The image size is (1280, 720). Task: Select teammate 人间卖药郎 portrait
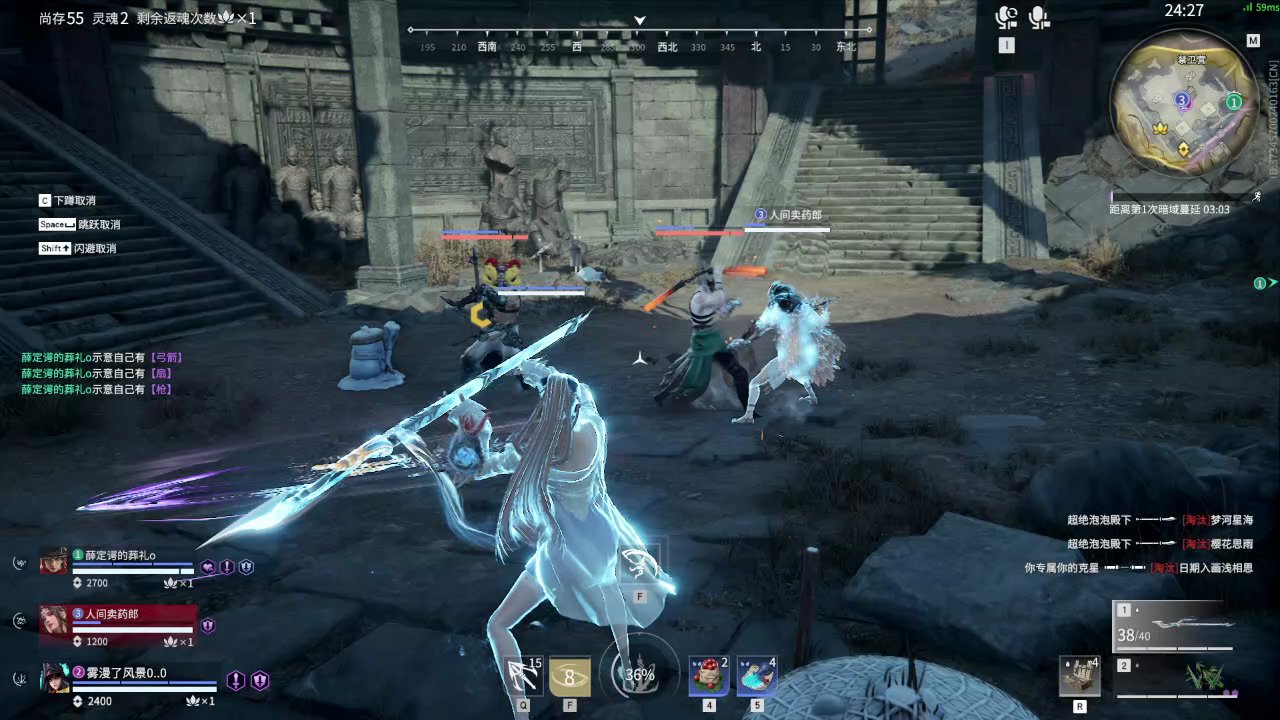coord(54,620)
